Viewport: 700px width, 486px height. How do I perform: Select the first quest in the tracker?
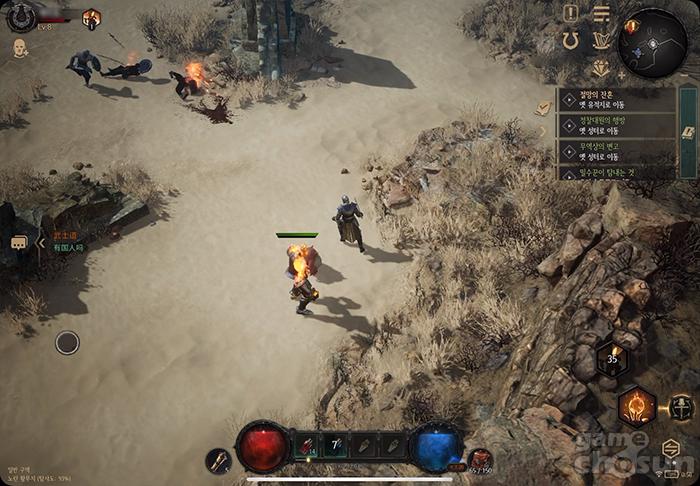611,103
